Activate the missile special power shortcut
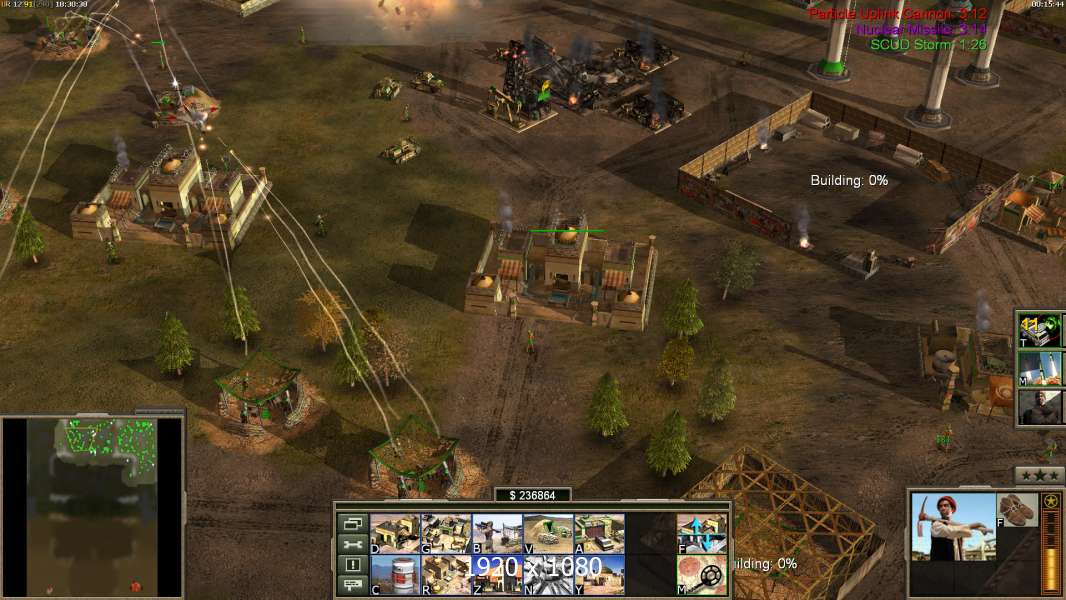The image size is (1066, 600). click(1042, 368)
